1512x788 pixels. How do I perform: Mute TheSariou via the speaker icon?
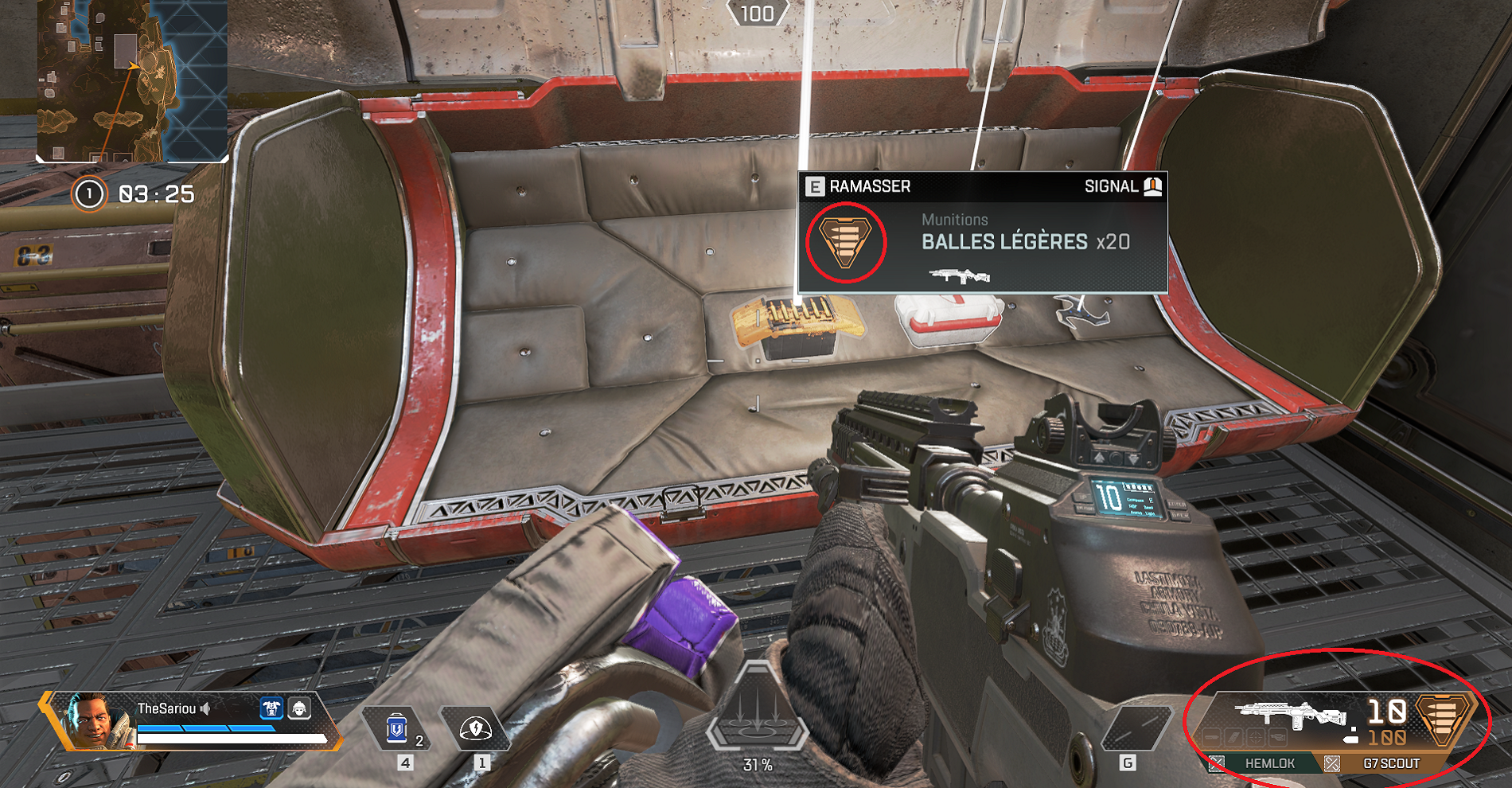click(x=205, y=709)
